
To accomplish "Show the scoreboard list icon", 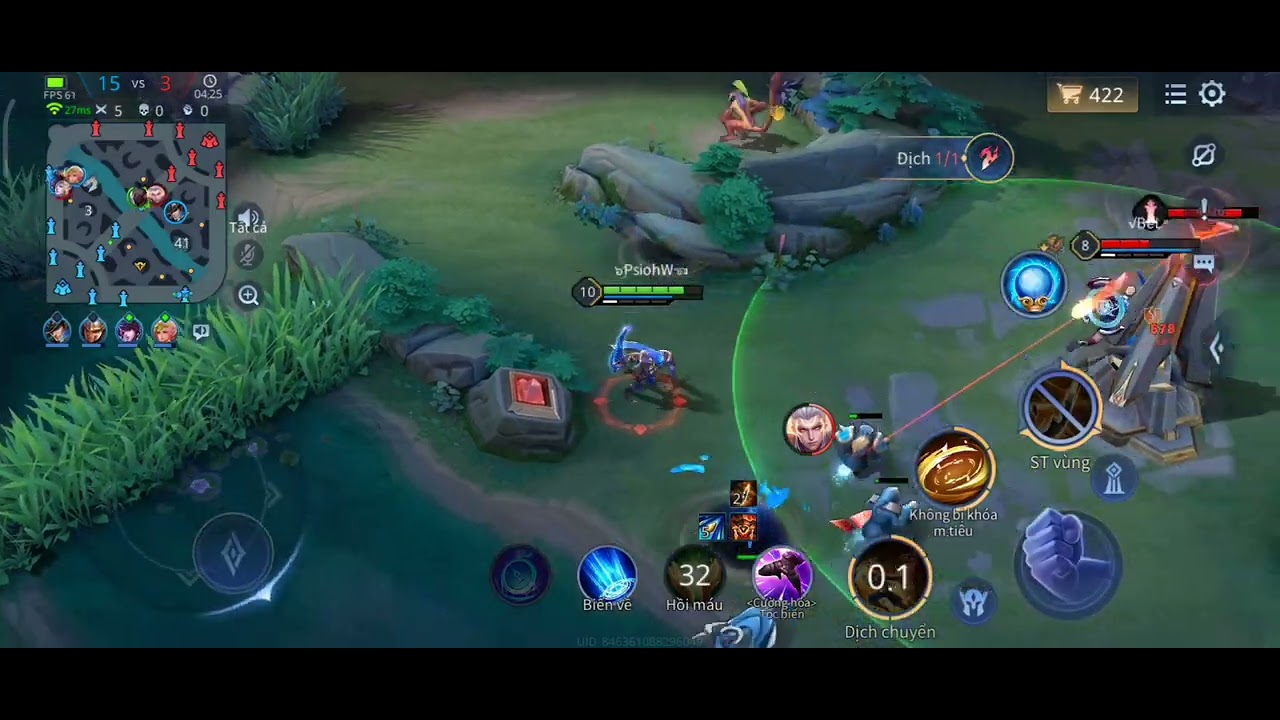I will [x=1175, y=94].
